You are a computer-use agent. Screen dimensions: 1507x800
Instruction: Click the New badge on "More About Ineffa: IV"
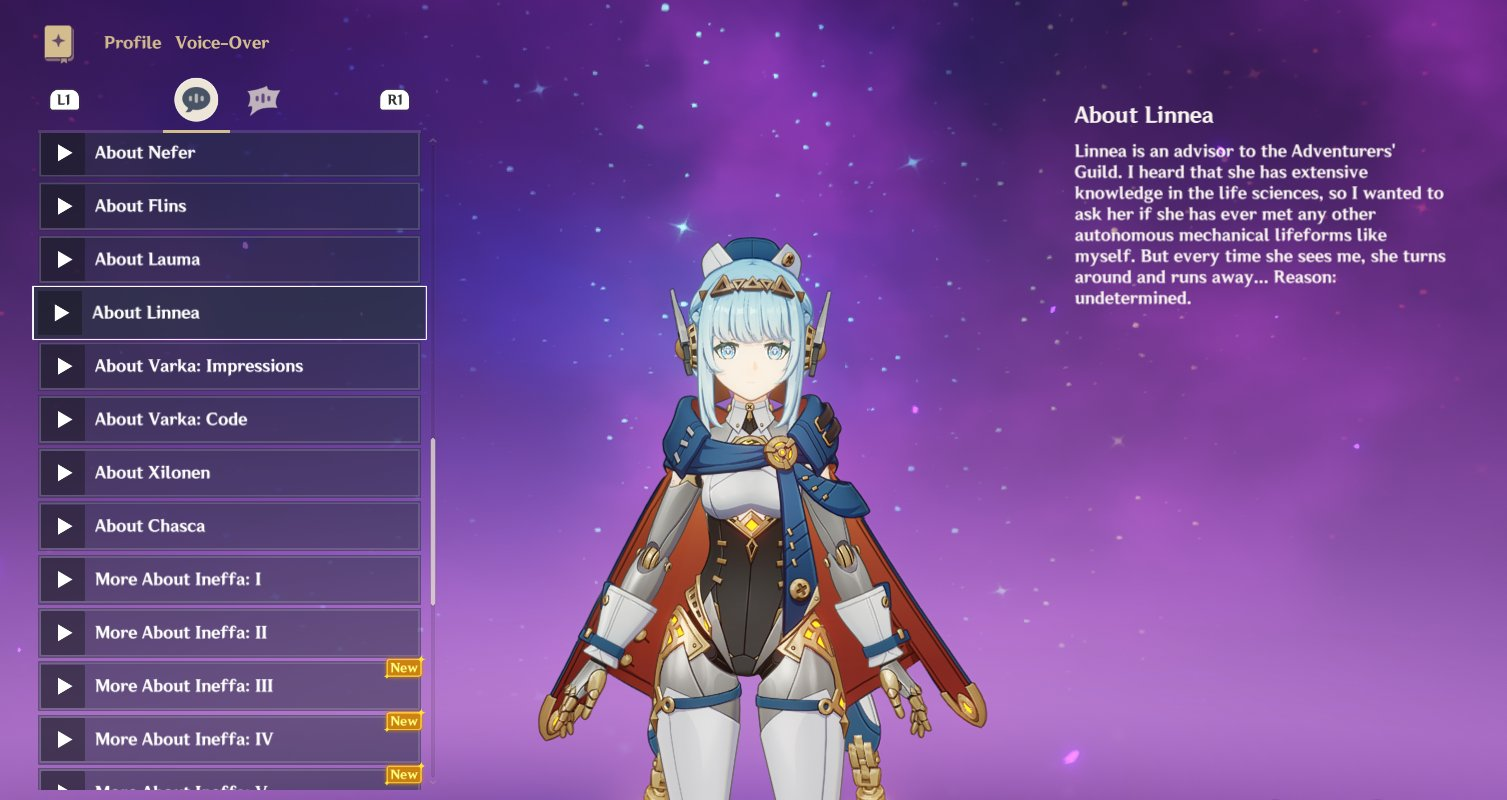(404, 721)
